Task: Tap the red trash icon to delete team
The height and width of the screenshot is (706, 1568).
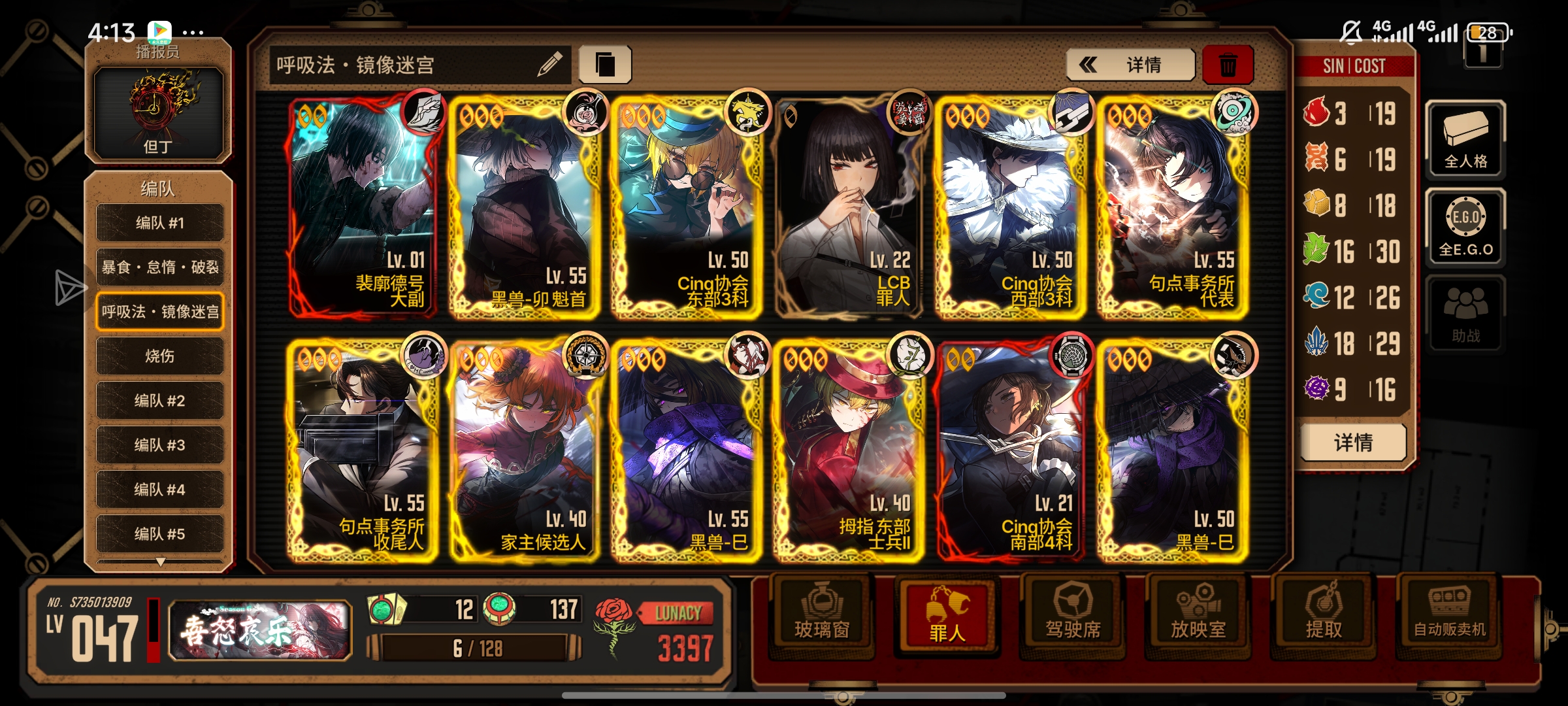Action: 1228,64
